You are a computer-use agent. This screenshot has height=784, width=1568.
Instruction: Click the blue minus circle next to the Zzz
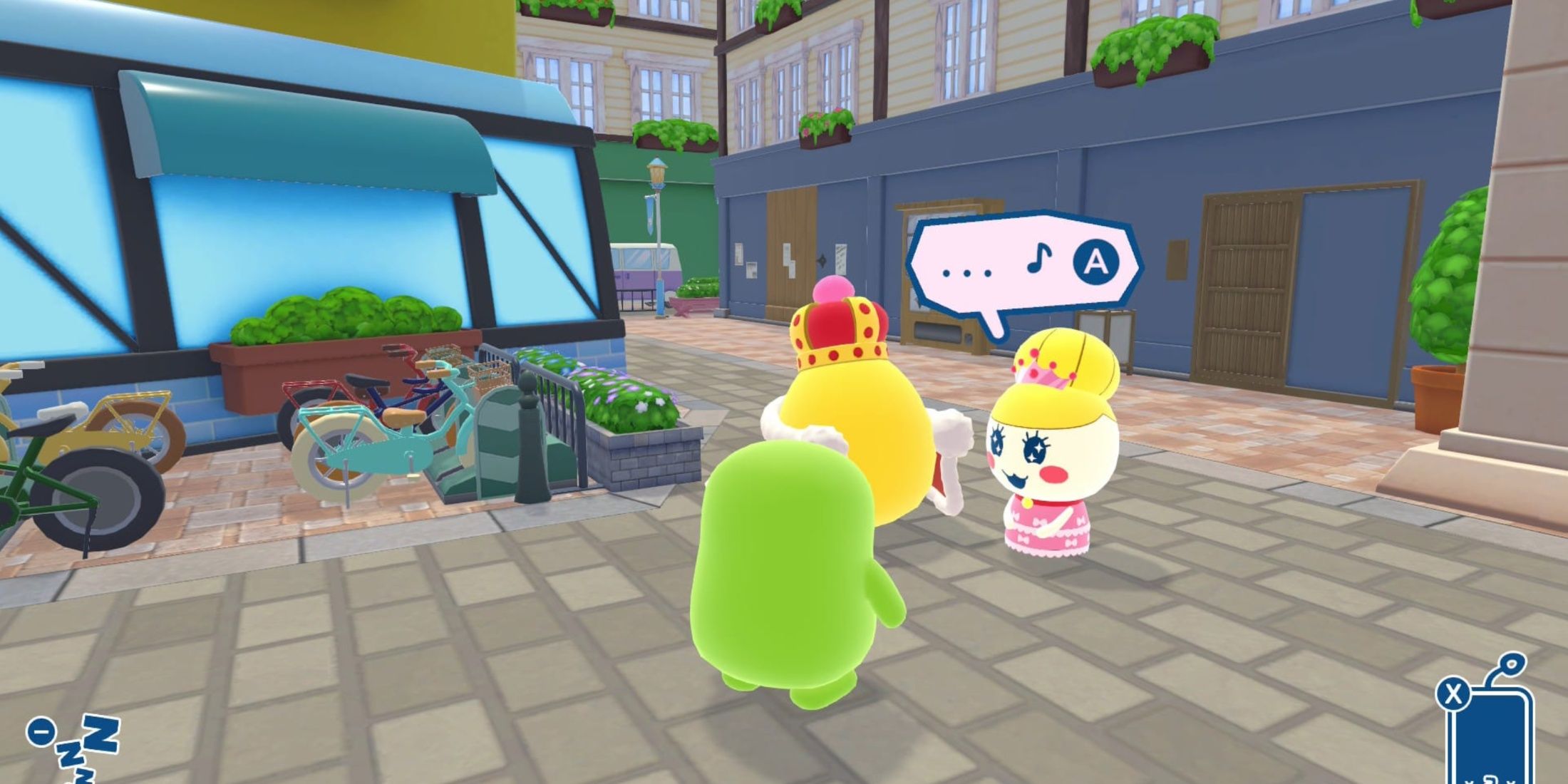click(x=40, y=732)
